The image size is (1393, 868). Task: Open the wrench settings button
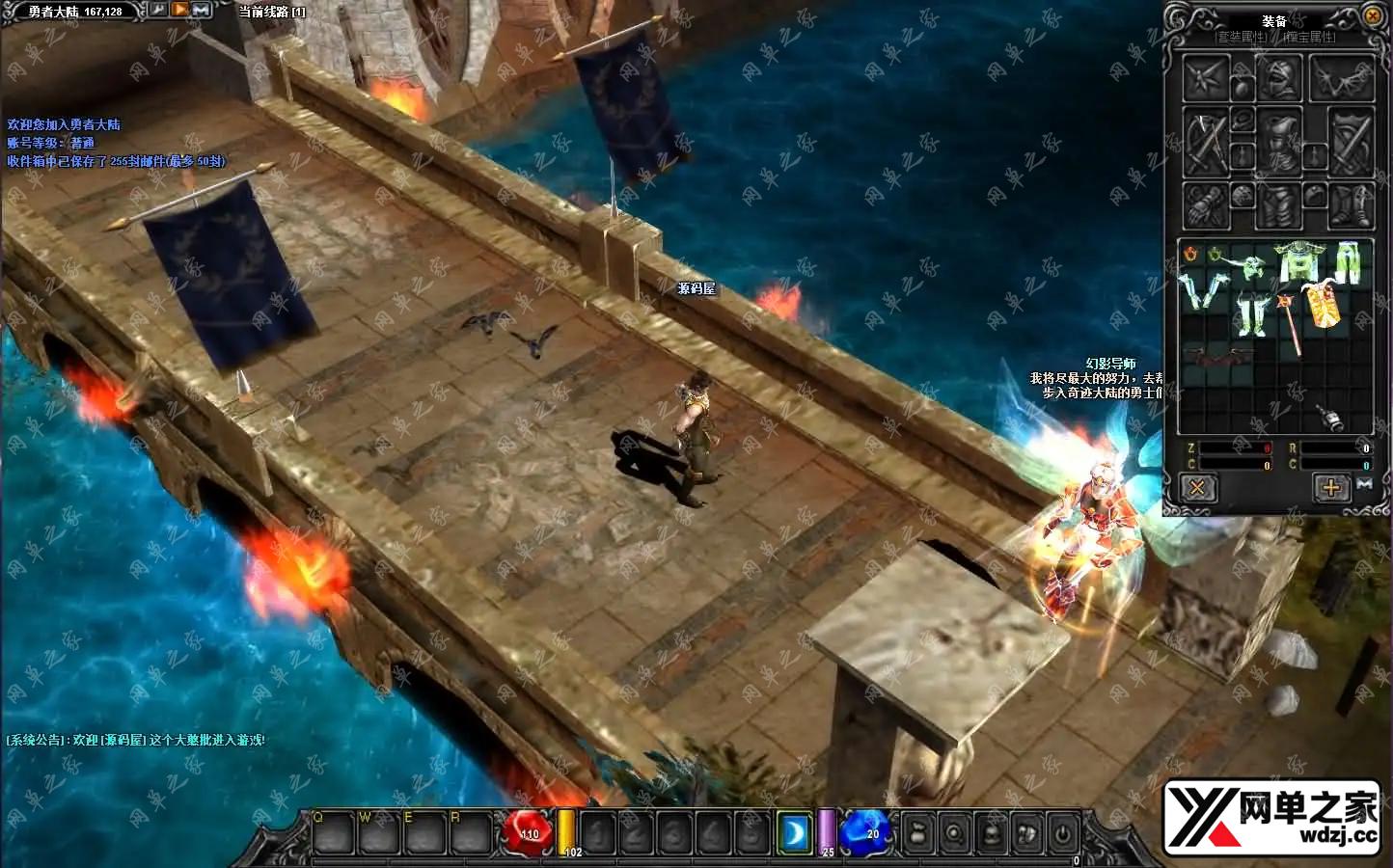158,10
